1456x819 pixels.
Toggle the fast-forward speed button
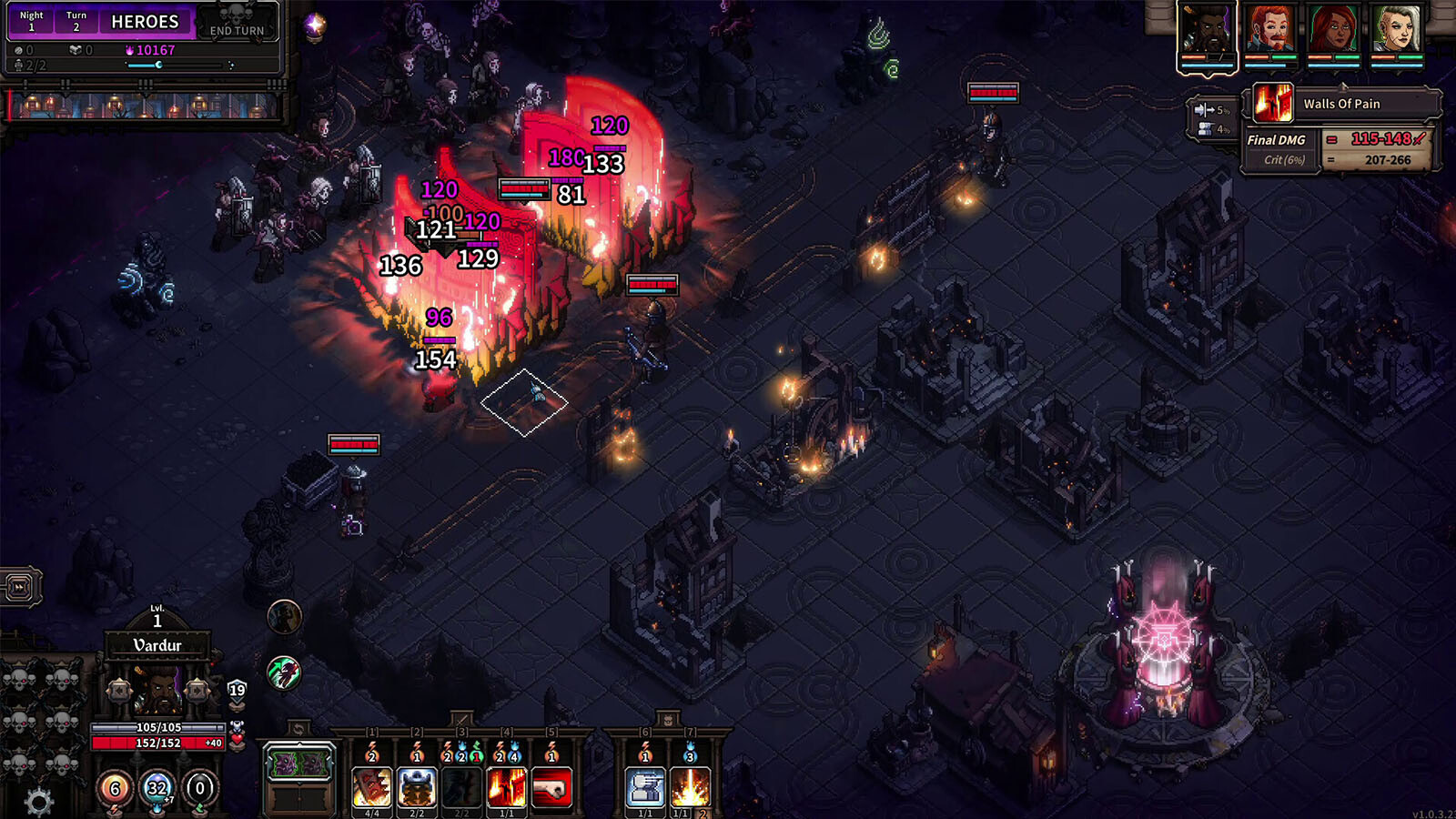[x=20, y=587]
